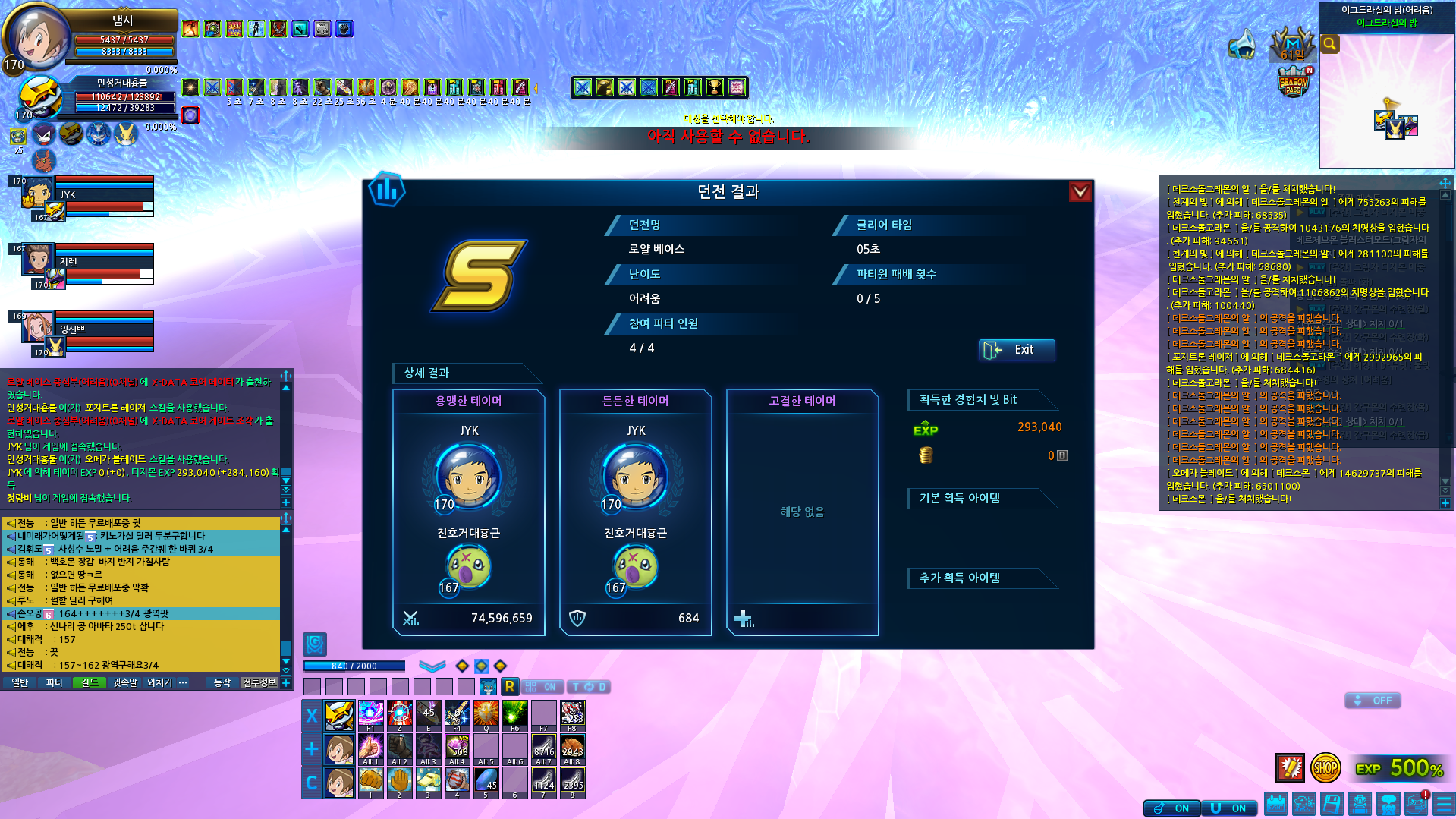Open the Season Pass icon
Image resolution: width=1456 pixels, height=819 pixels.
click(x=1294, y=82)
